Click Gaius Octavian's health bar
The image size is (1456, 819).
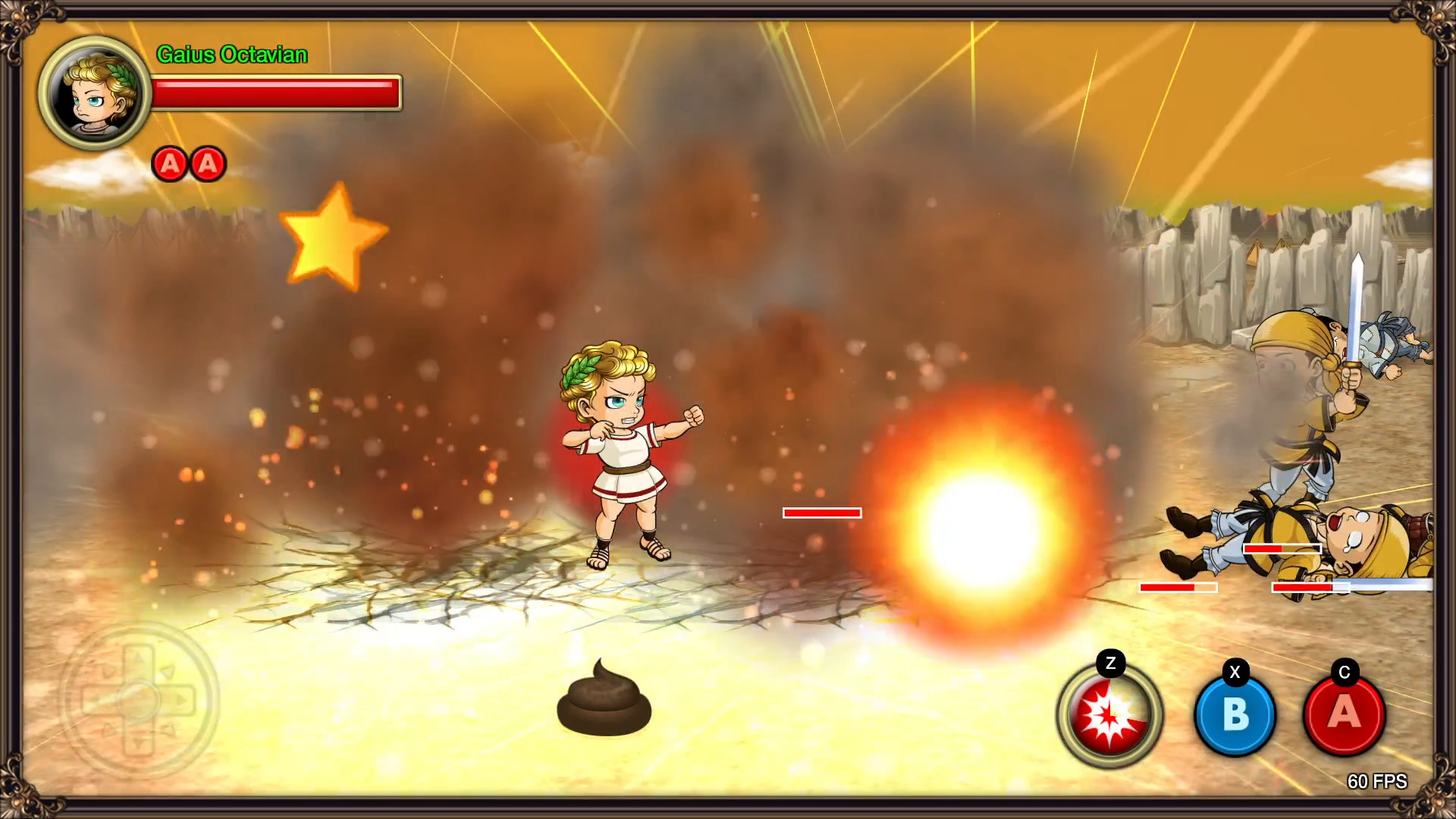[x=275, y=91]
